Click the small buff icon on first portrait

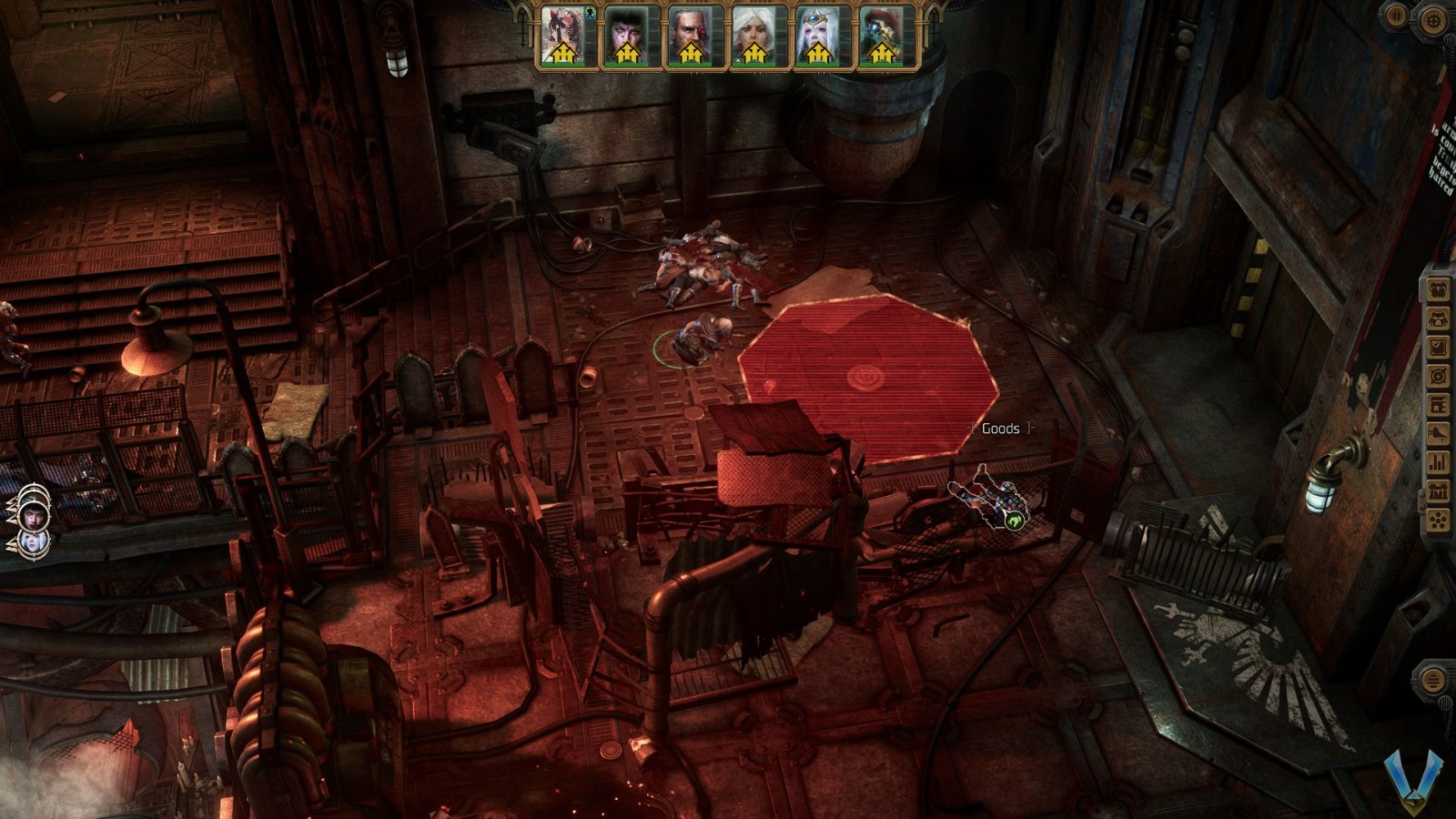tap(590, 13)
